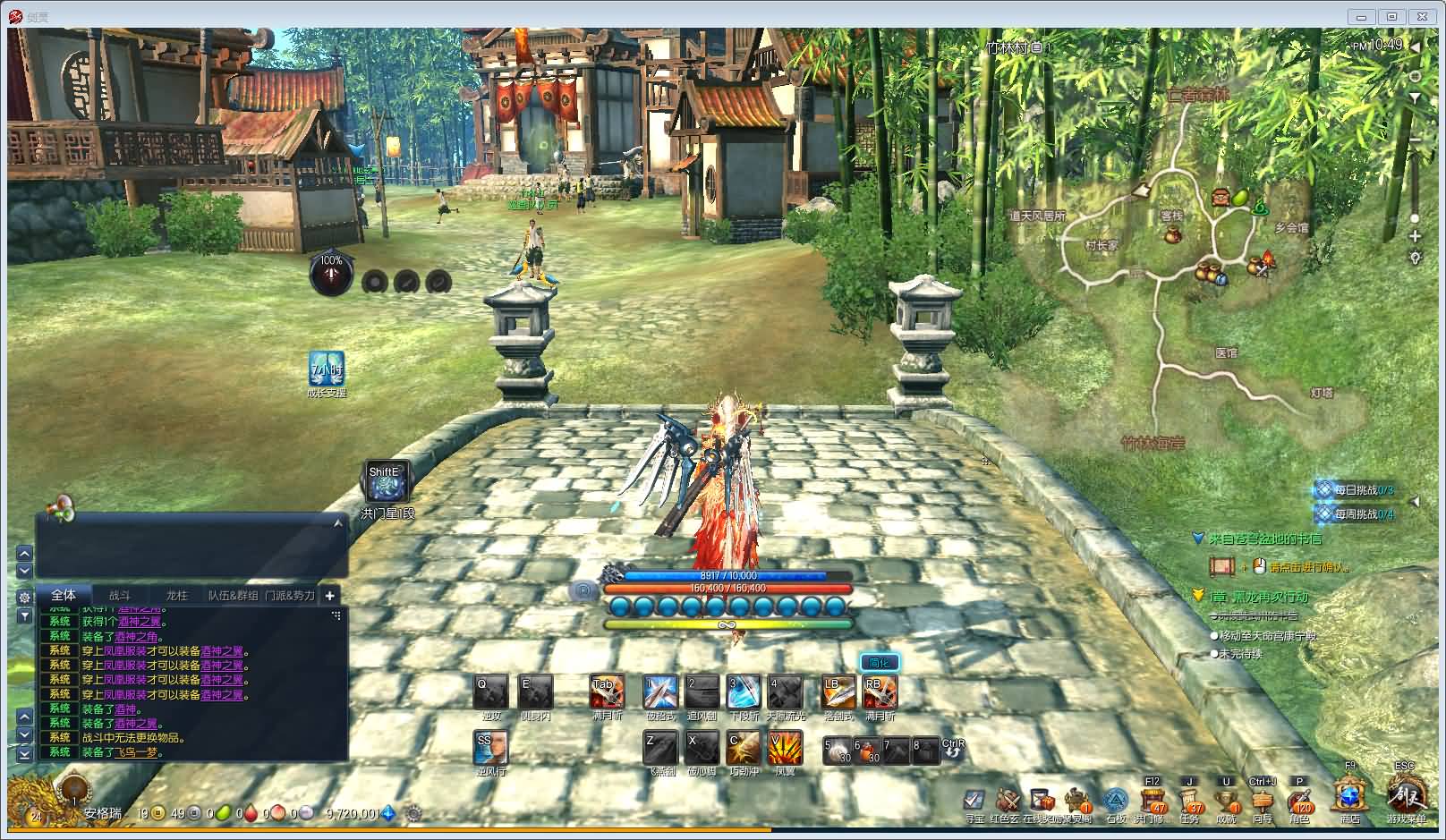The width and height of the screenshot is (1446, 840).
Task: Toggle the 简化 simplify button
Action: click(x=879, y=663)
